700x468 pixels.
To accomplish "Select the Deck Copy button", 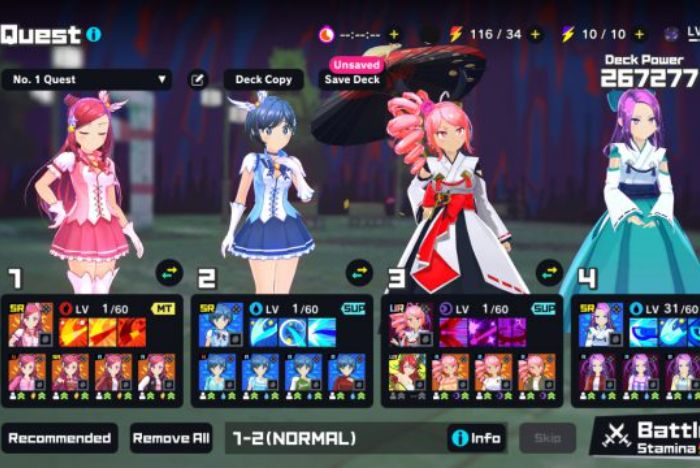I will [264, 79].
